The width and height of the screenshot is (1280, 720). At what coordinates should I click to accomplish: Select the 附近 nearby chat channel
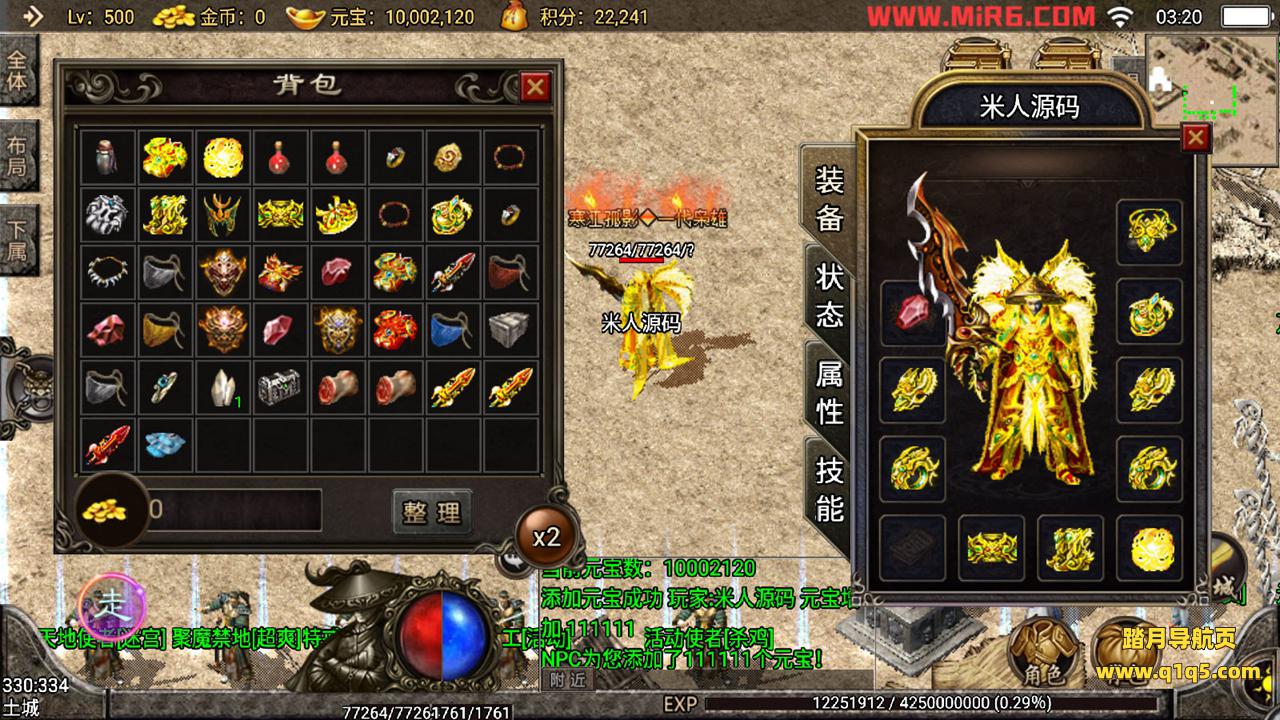pyautogui.click(x=566, y=679)
